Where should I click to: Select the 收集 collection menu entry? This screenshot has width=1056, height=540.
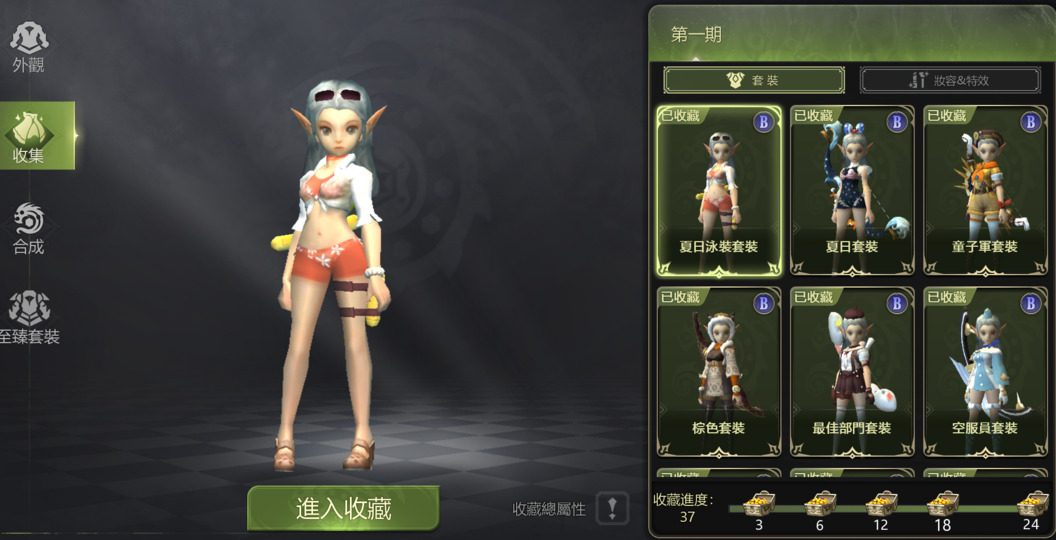(30, 136)
